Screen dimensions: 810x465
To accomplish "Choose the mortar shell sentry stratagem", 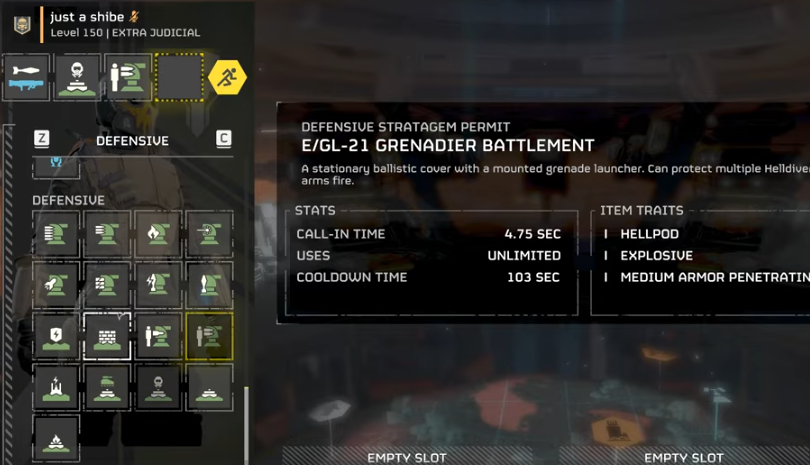I will tap(209, 285).
